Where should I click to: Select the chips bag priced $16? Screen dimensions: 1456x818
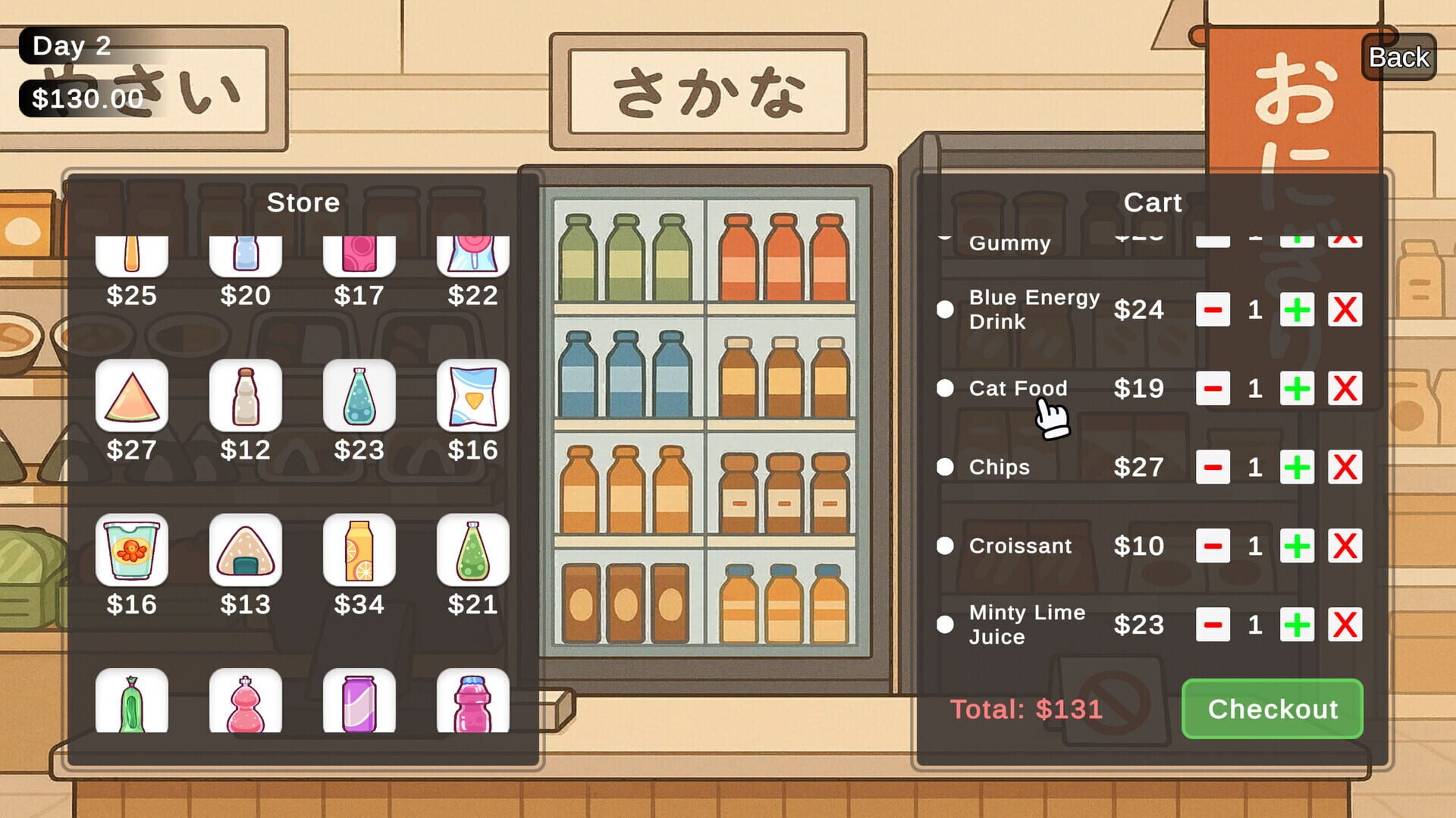click(472, 395)
